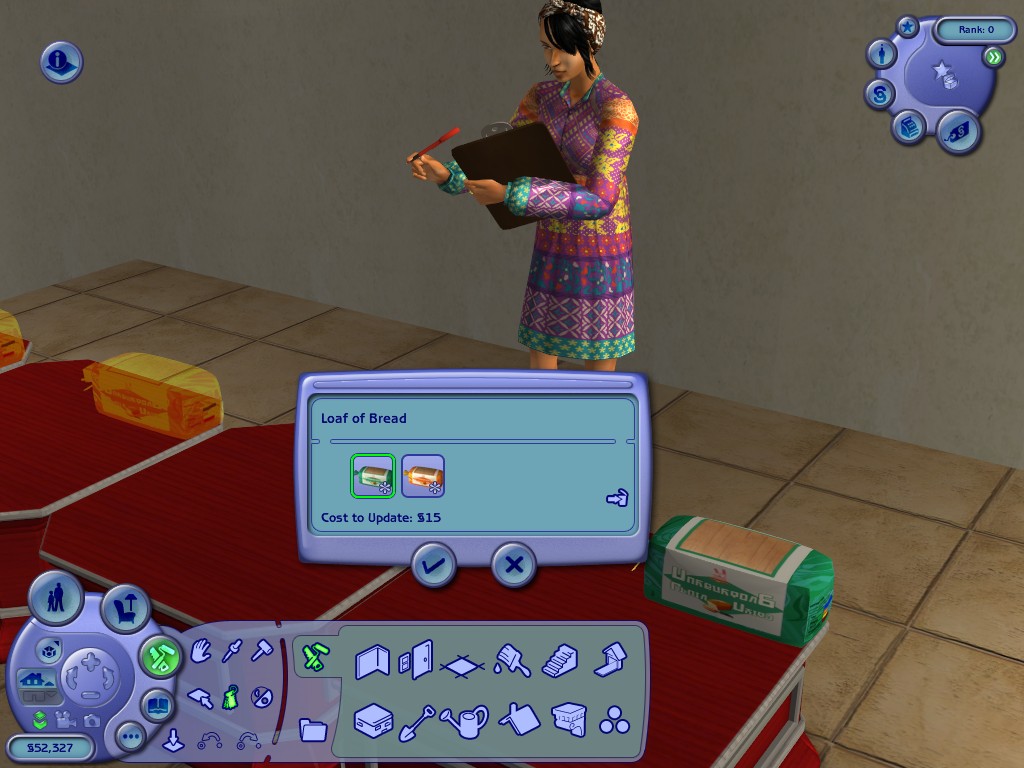Click the price tag button
This screenshot has height=768, width=1024.
point(958,131)
